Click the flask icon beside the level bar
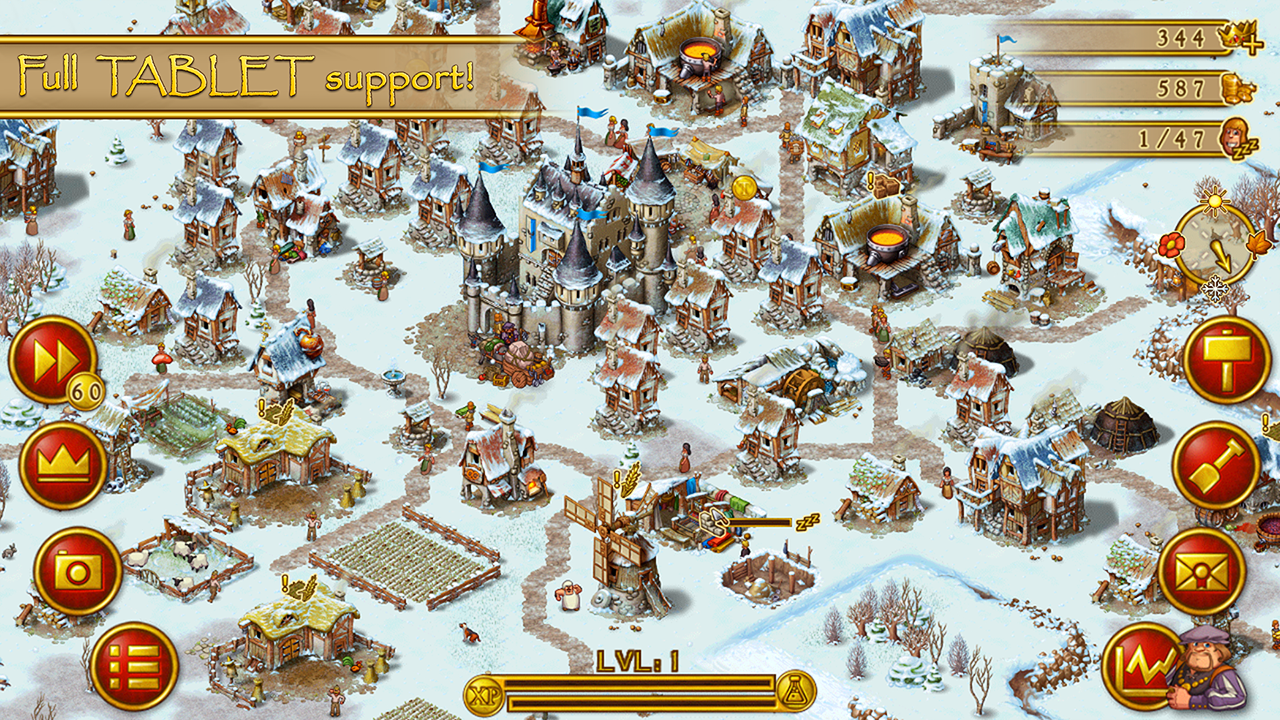The width and height of the screenshot is (1280, 720). pyautogui.click(x=796, y=691)
